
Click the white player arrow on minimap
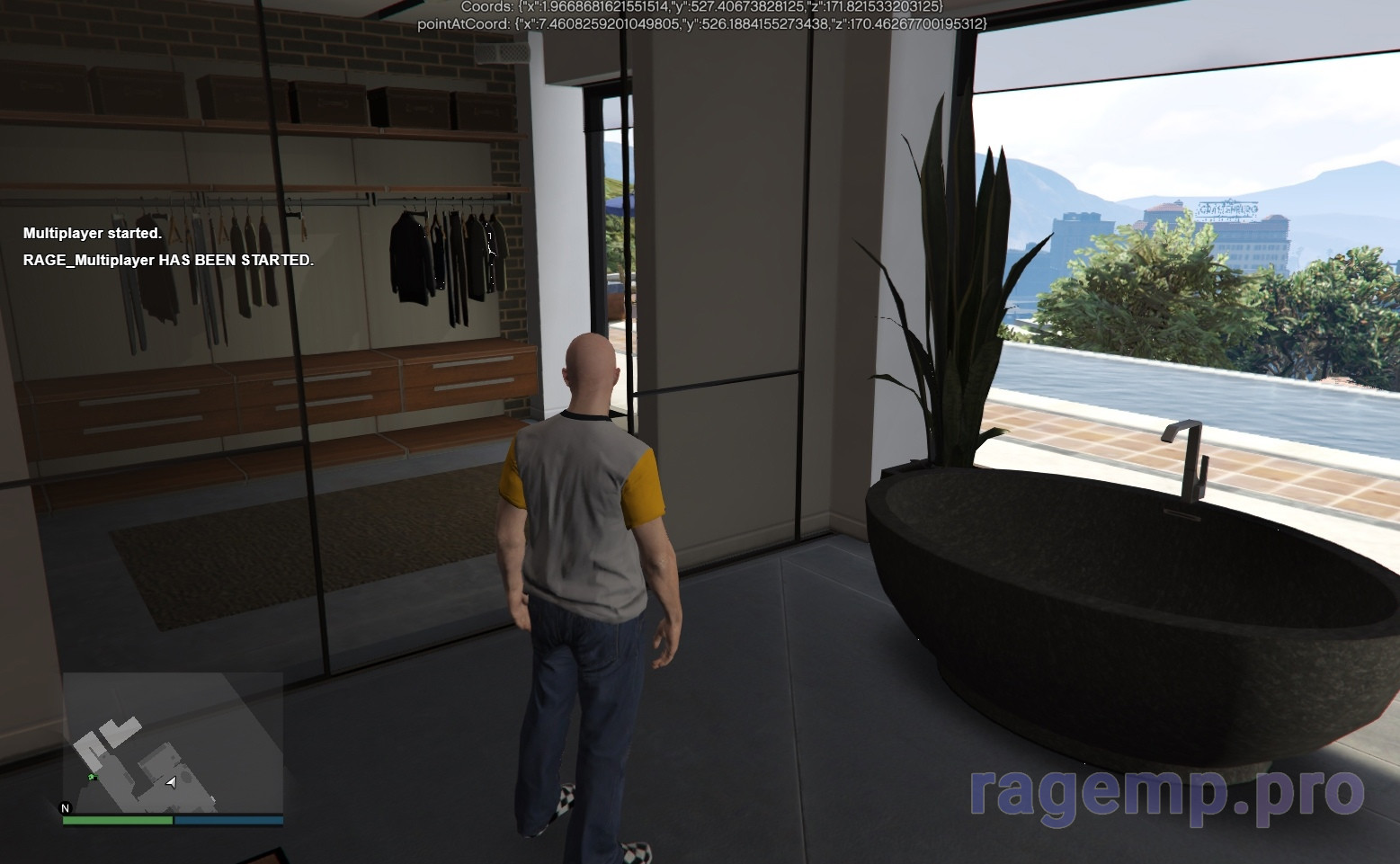(171, 782)
